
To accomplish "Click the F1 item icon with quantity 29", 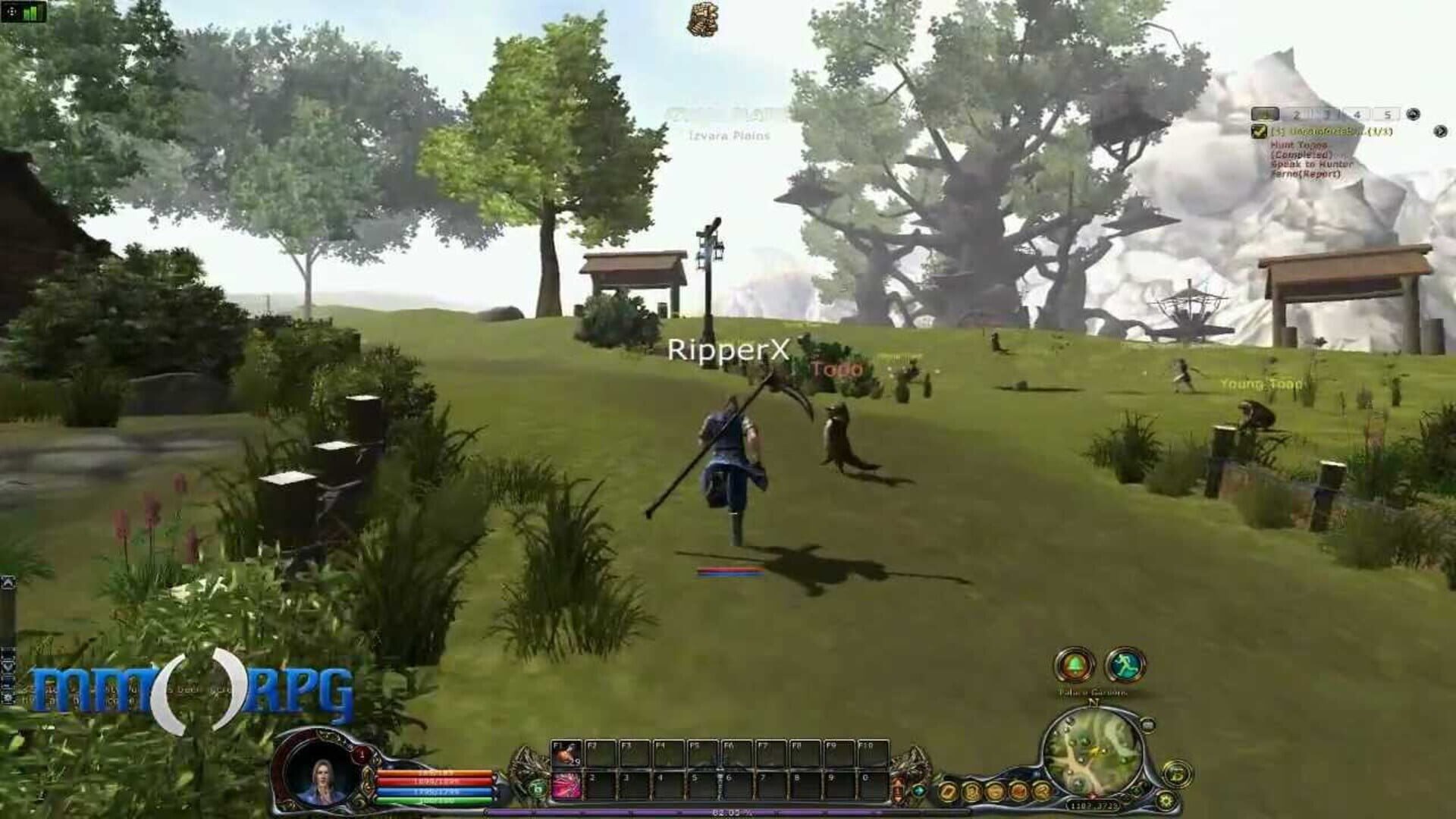I will click(565, 755).
